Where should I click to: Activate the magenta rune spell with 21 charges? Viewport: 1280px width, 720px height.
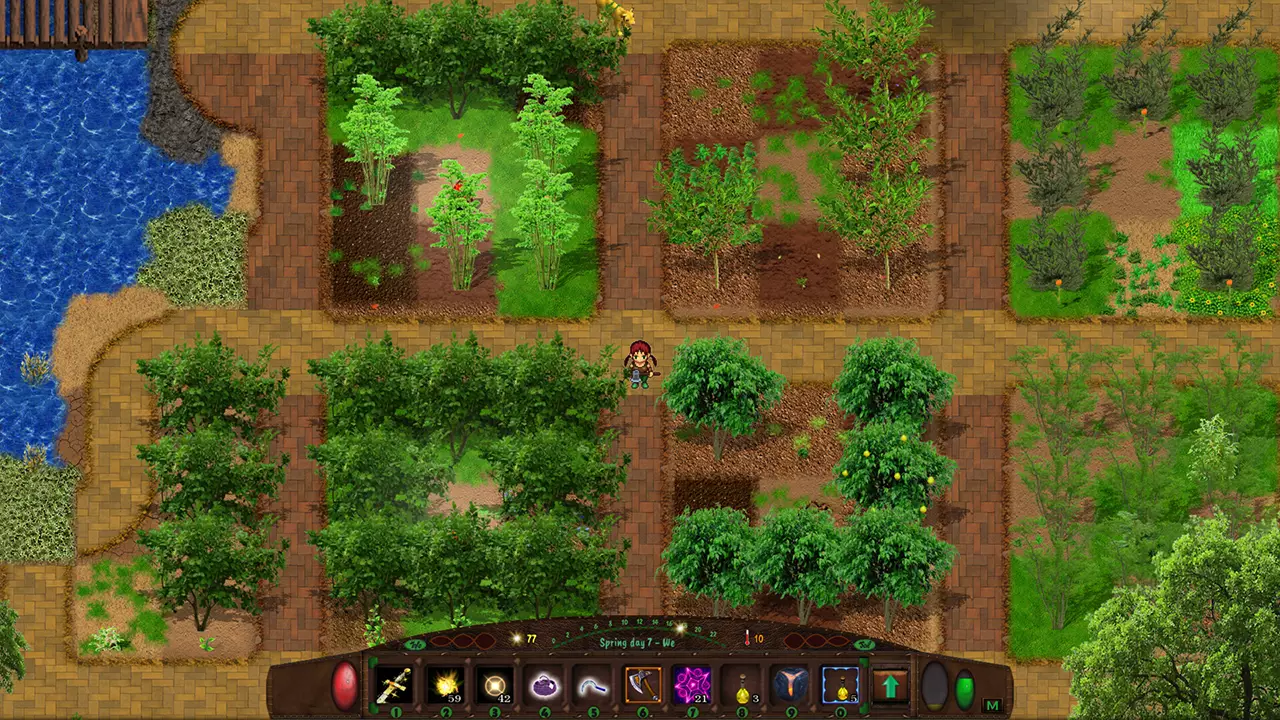pos(691,686)
